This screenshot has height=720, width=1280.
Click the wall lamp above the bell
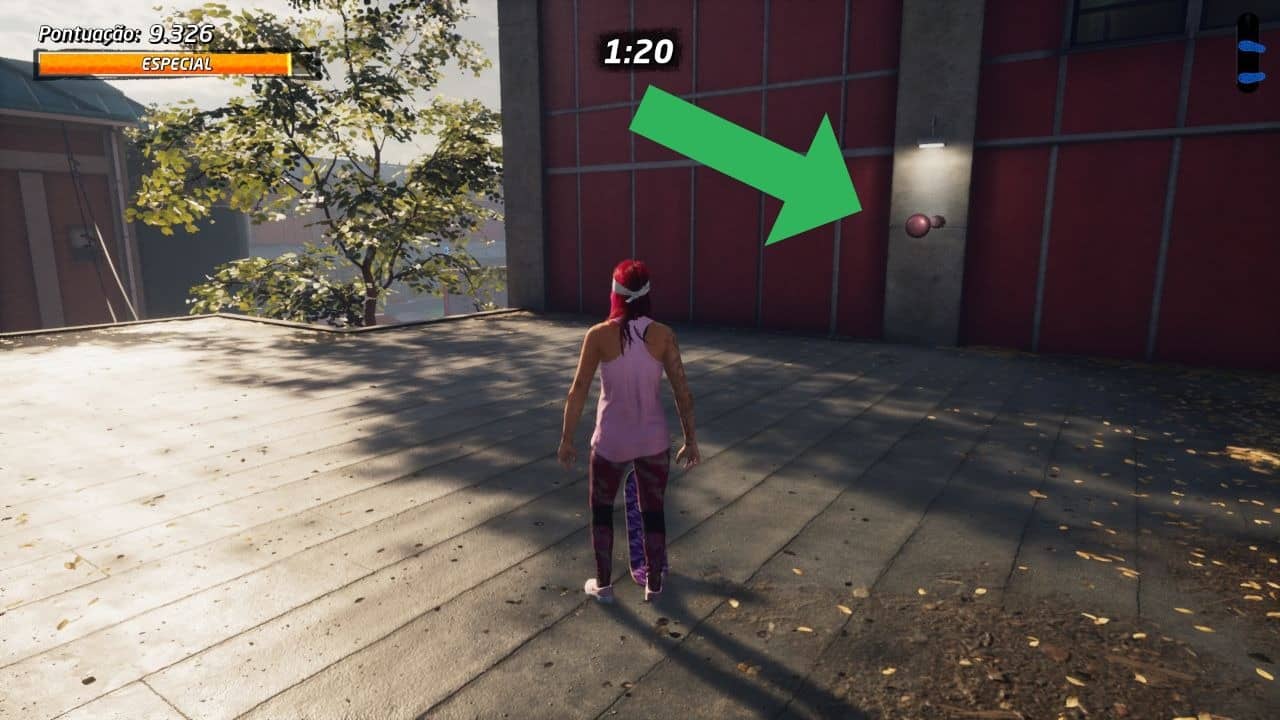932,144
